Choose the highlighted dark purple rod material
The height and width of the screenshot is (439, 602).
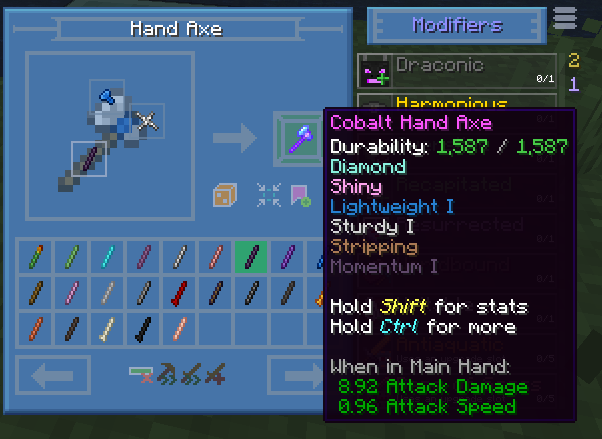point(252,256)
